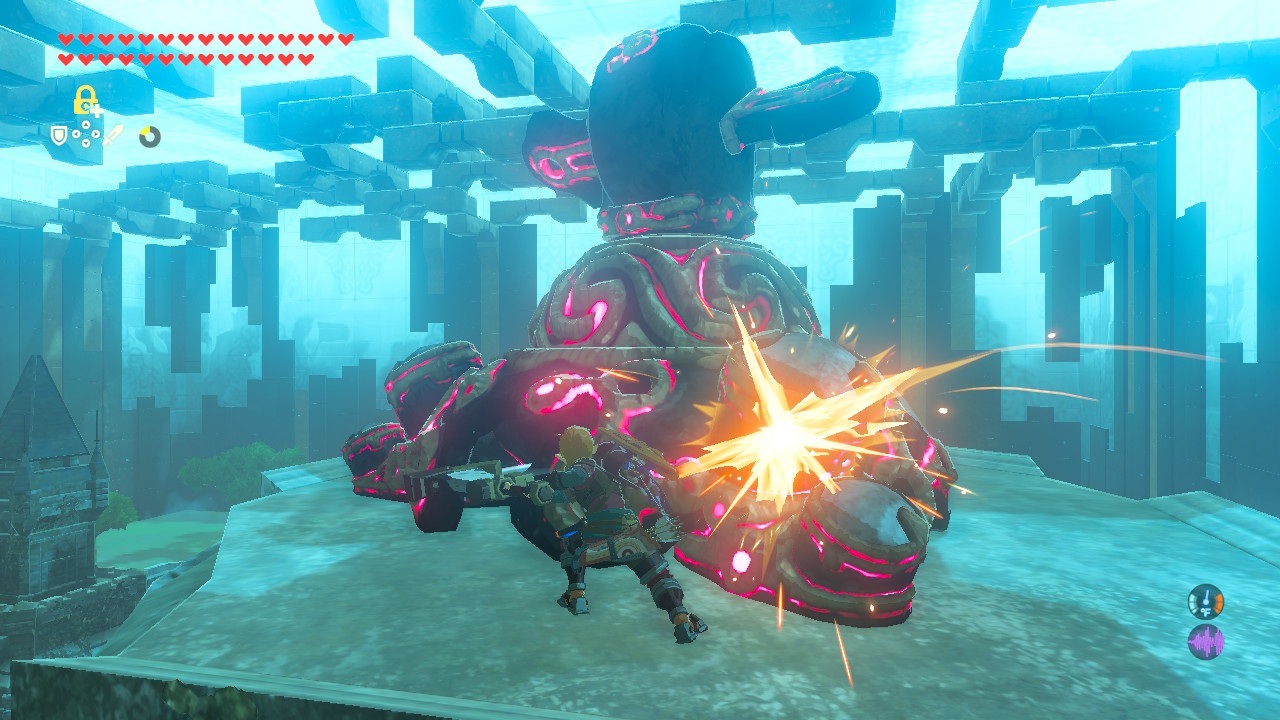Click the purple noise level meter icon
Image resolution: width=1280 pixels, height=720 pixels.
point(1206,641)
